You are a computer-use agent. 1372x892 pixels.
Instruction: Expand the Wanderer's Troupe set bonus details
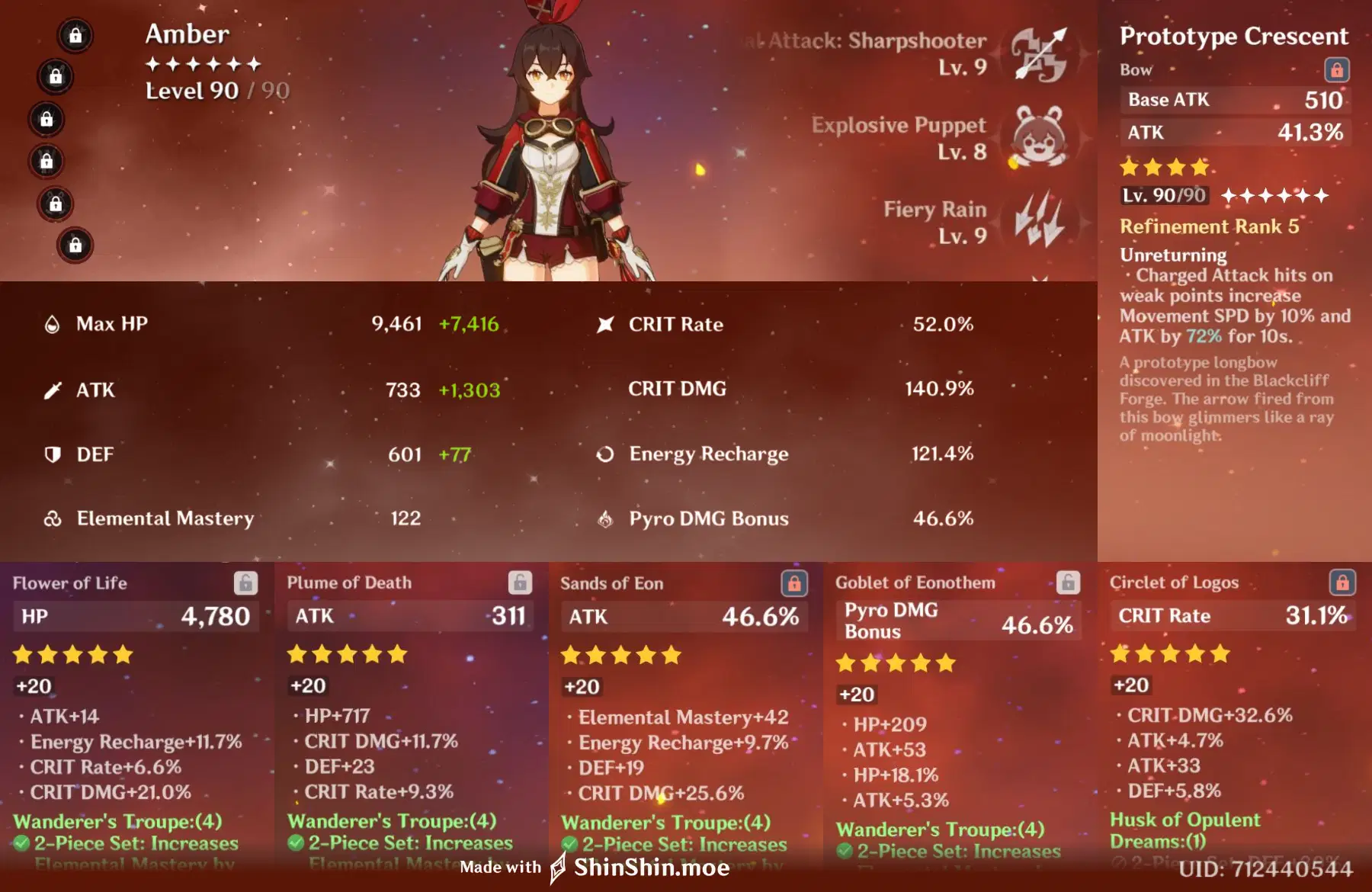[x=116, y=821]
